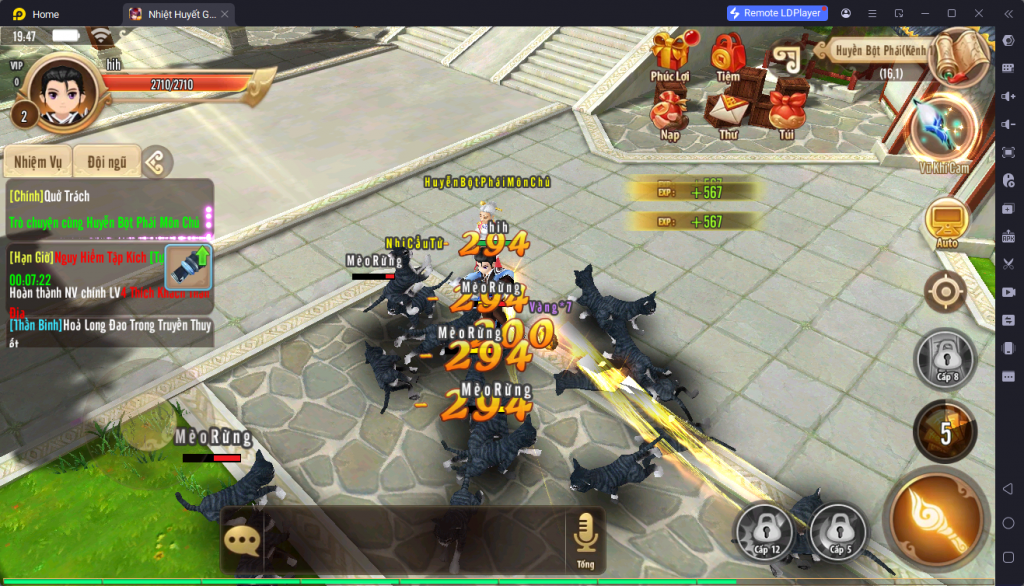Screen dimensions: 1024x586
Task: Tap the locked Cấp 5 skill slot
Action: 838,530
